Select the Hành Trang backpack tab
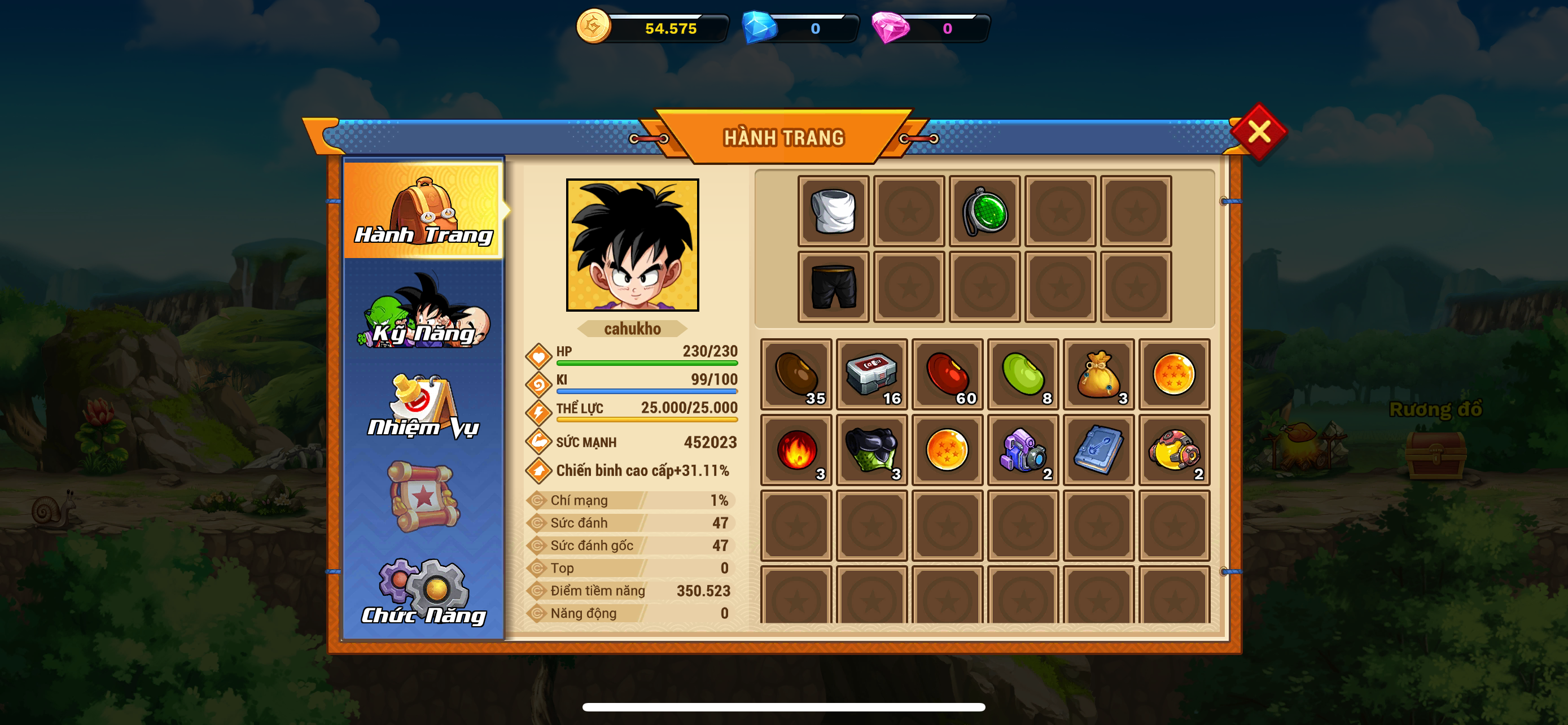Screen dimensions: 1568x725 [424, 210]
